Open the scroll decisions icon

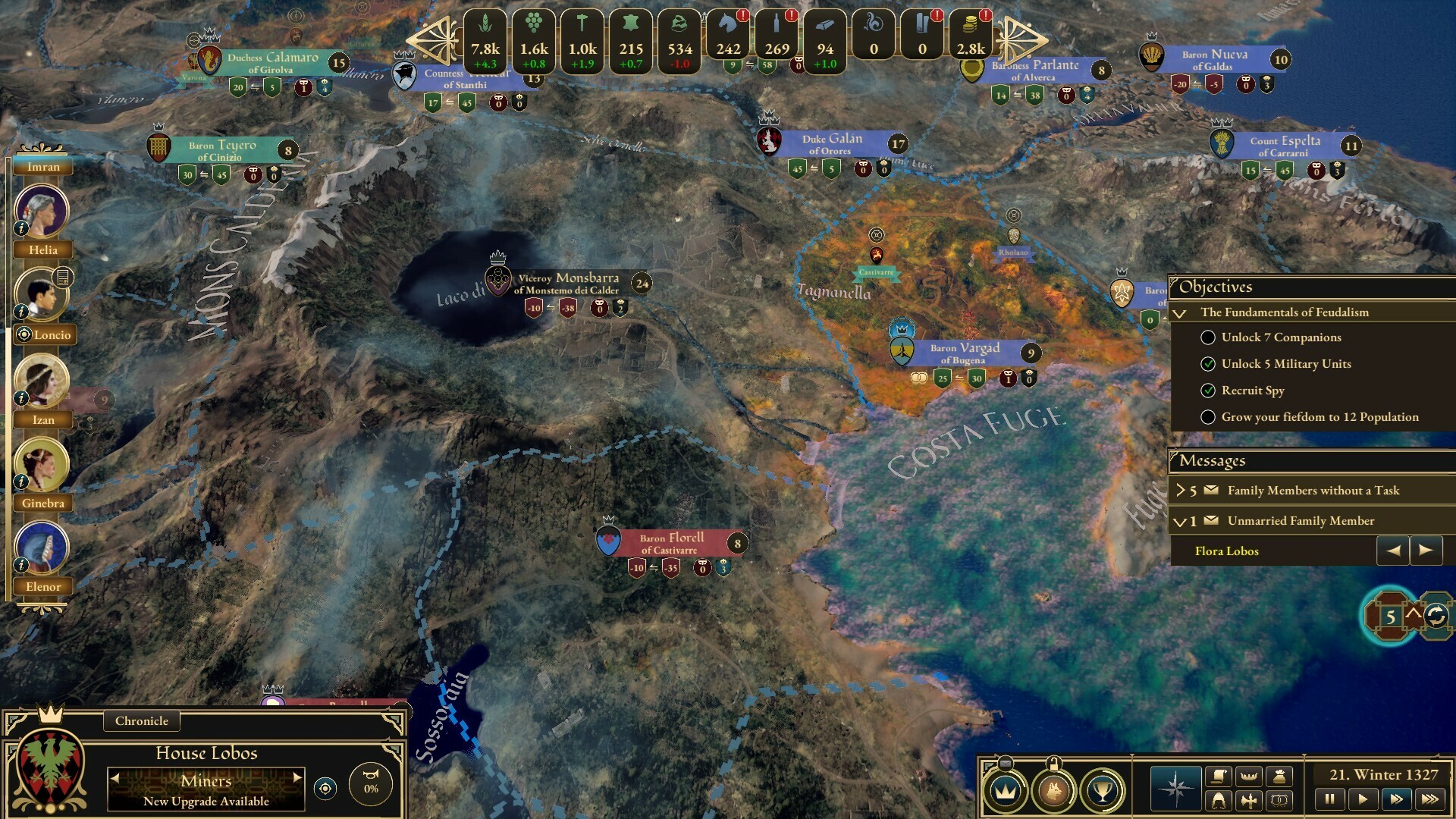click(1219, 775)
